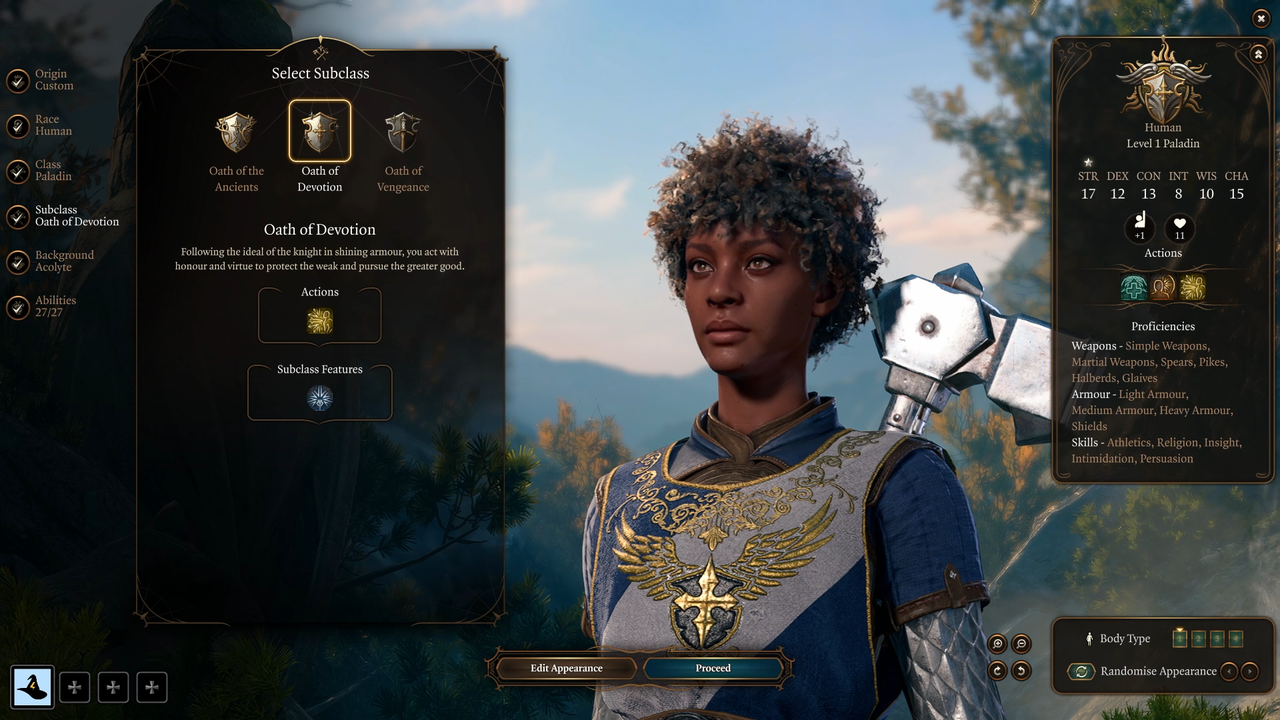
Task: Select the witch hat character slot icon
Action: 33,687
